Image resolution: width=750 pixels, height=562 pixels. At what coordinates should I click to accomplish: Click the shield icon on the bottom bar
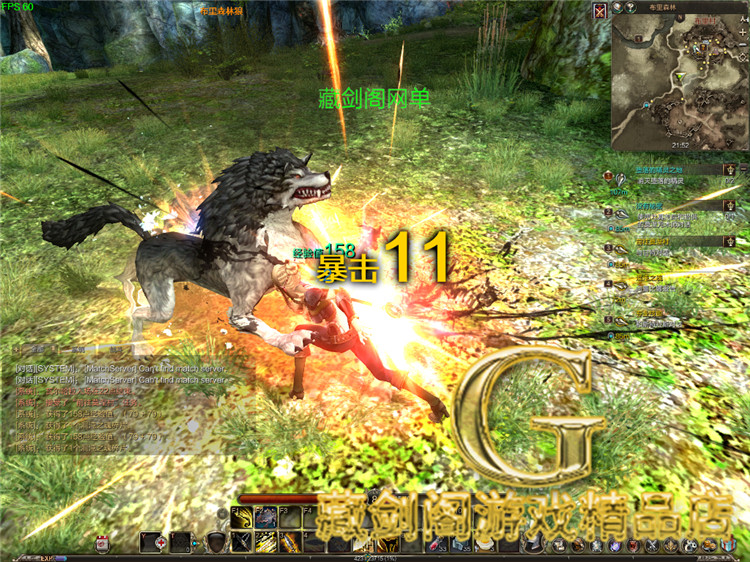215,542
